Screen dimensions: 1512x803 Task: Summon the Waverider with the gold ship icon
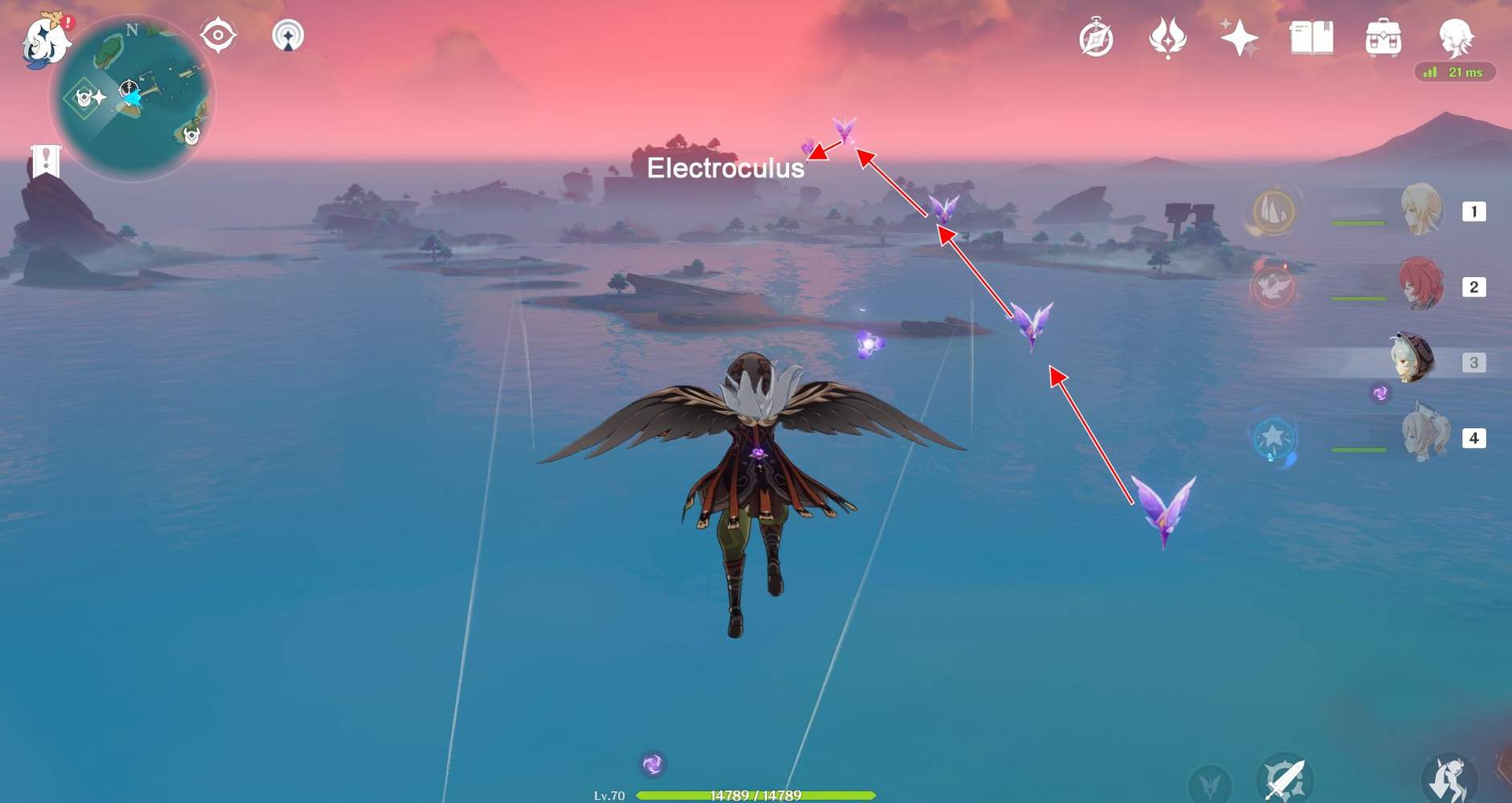[1272, 214]
